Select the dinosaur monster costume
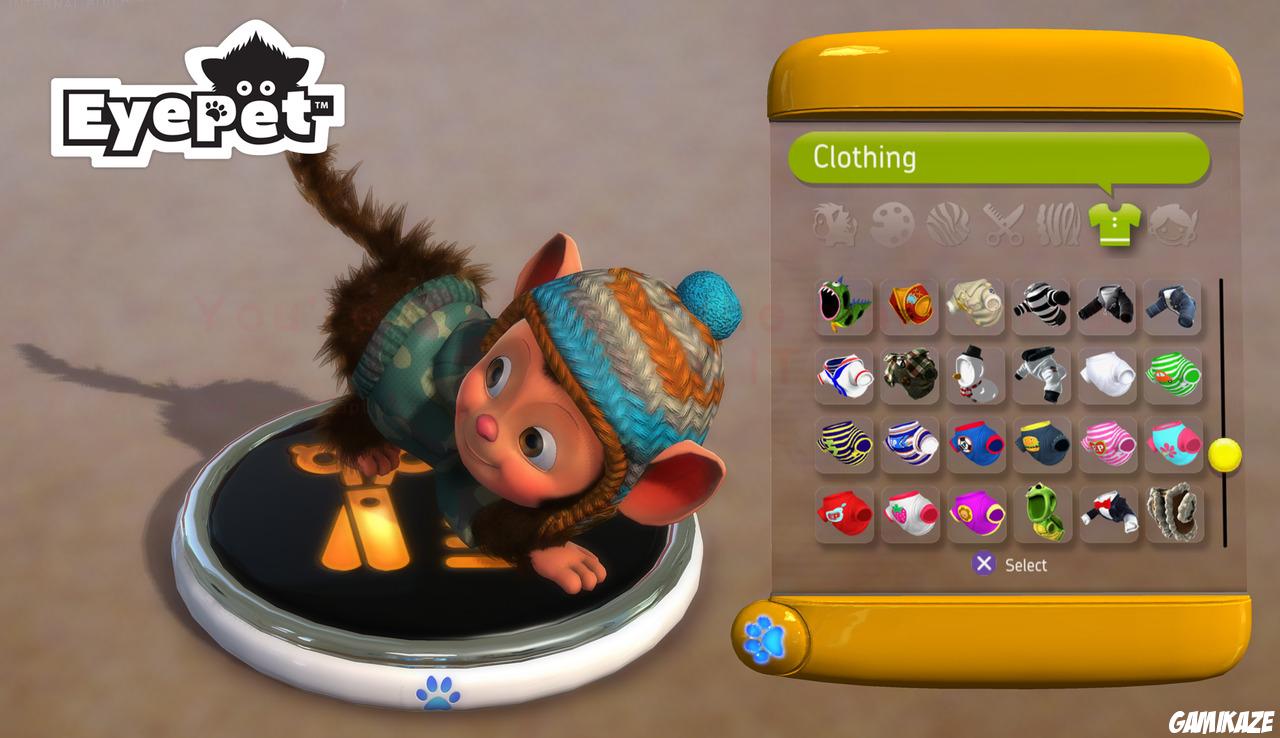This screenshot has height=738, width=1280. tap(845, 307)
